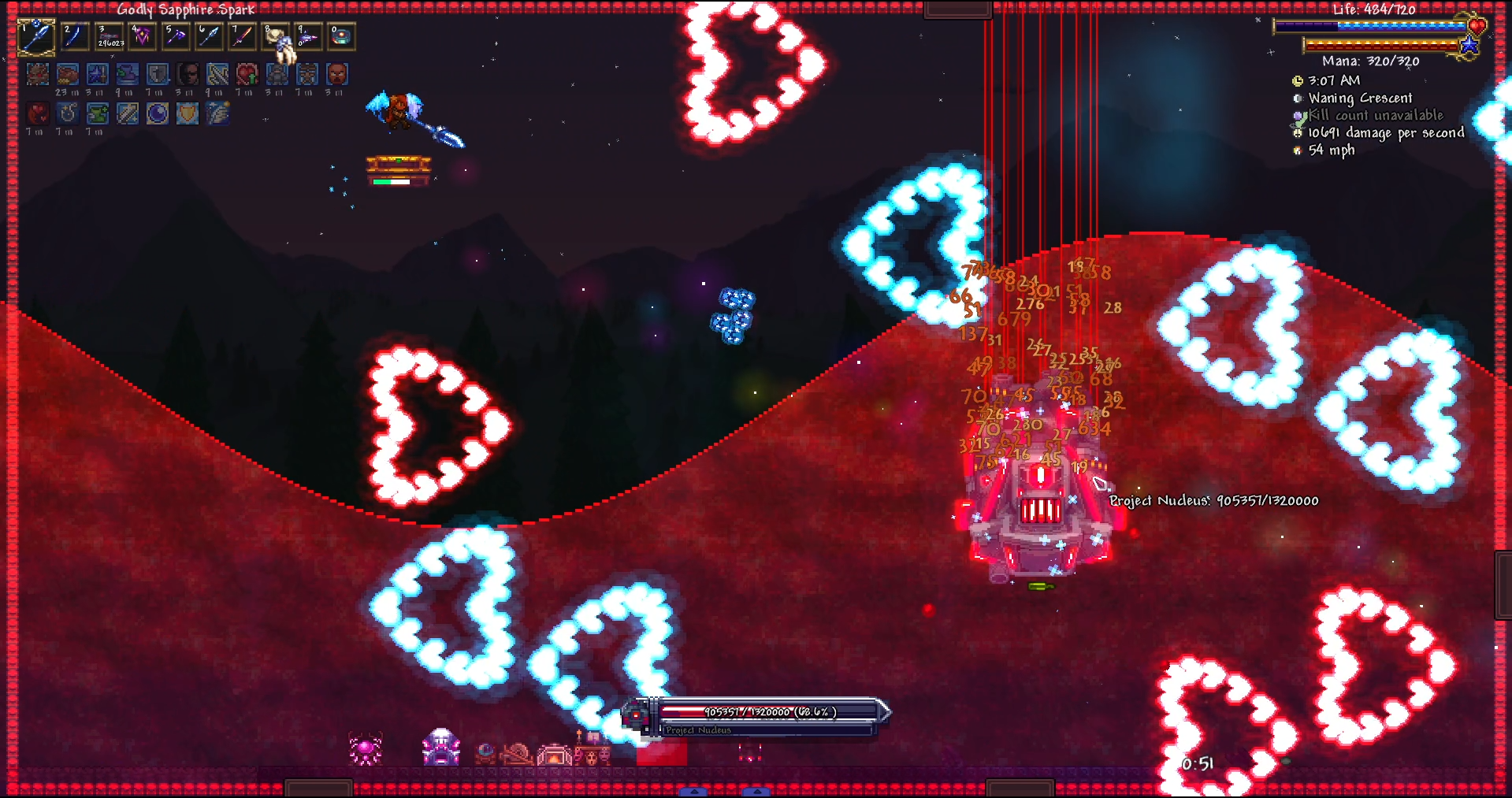Select the teal device in slot 0
This screenshot has height=798, width=1512.
click(x=341, y=37)
